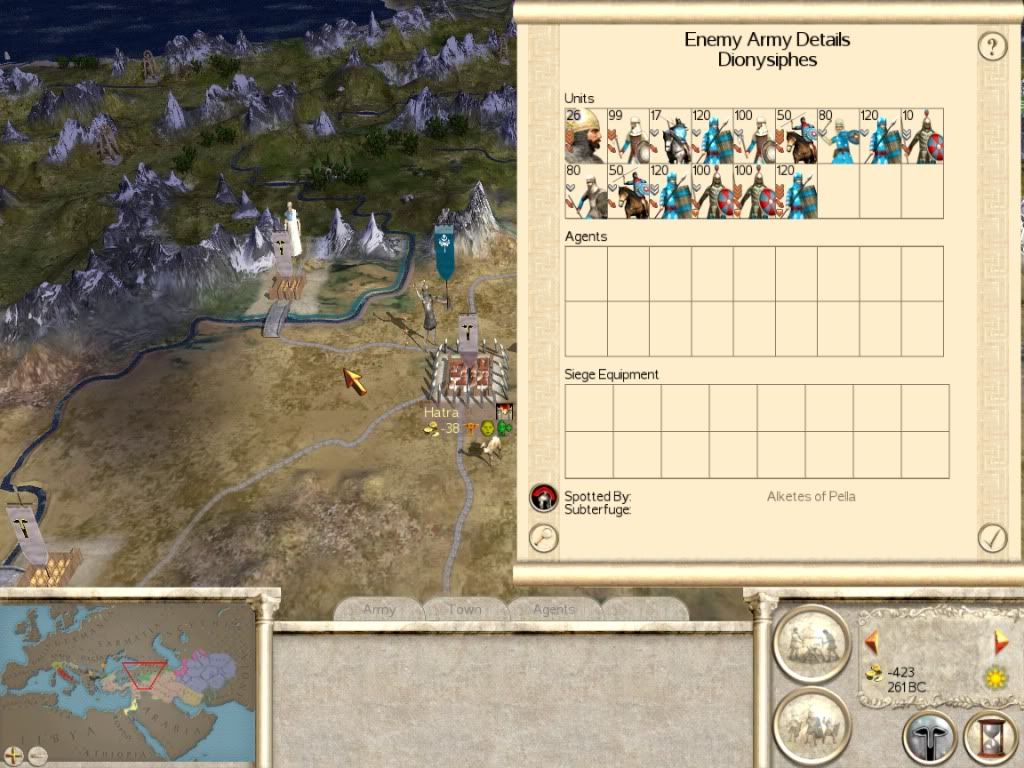Click the magnifying glass locate button

click(x=543, y=538)
